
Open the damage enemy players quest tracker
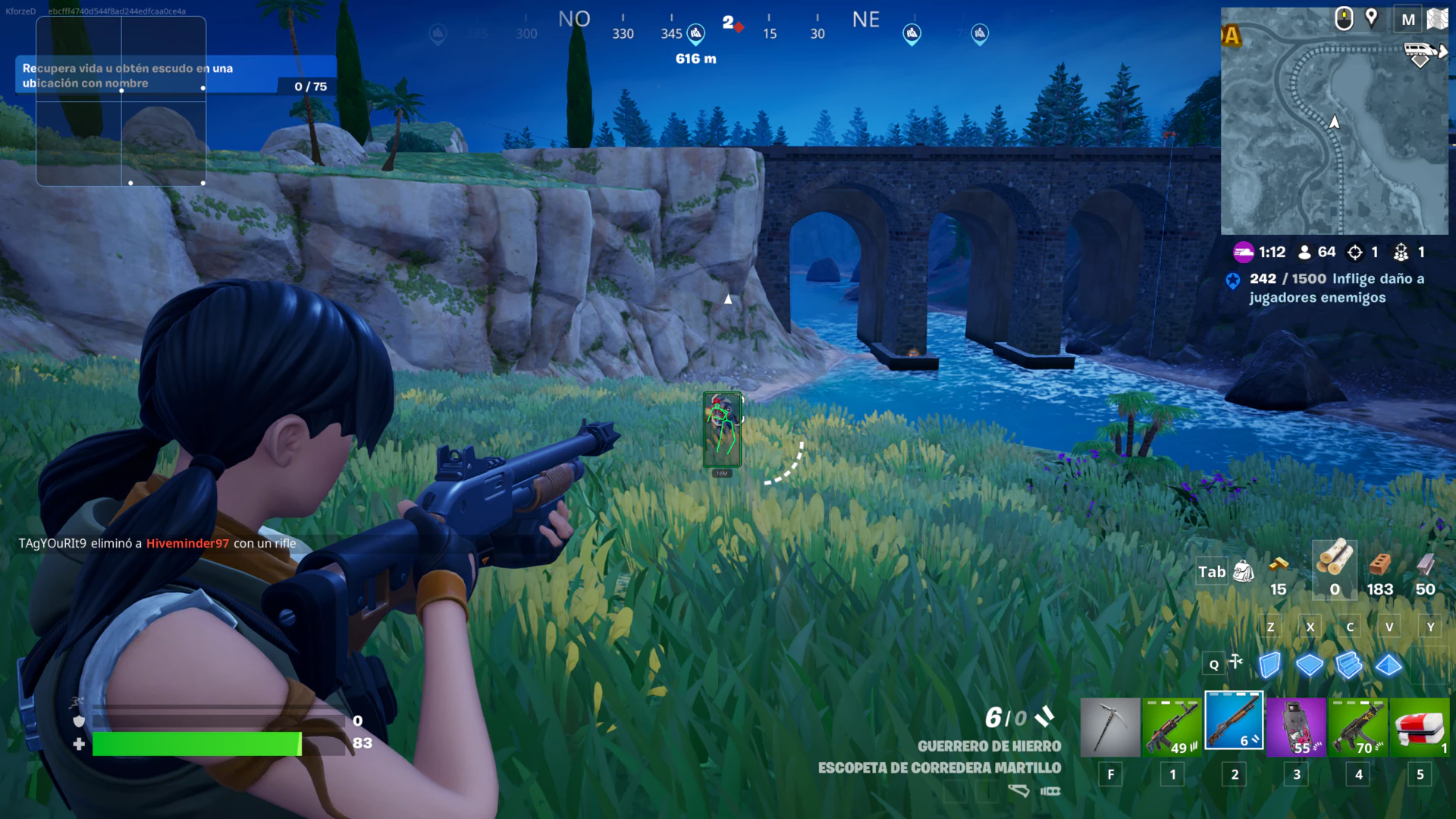(1327, 288)
